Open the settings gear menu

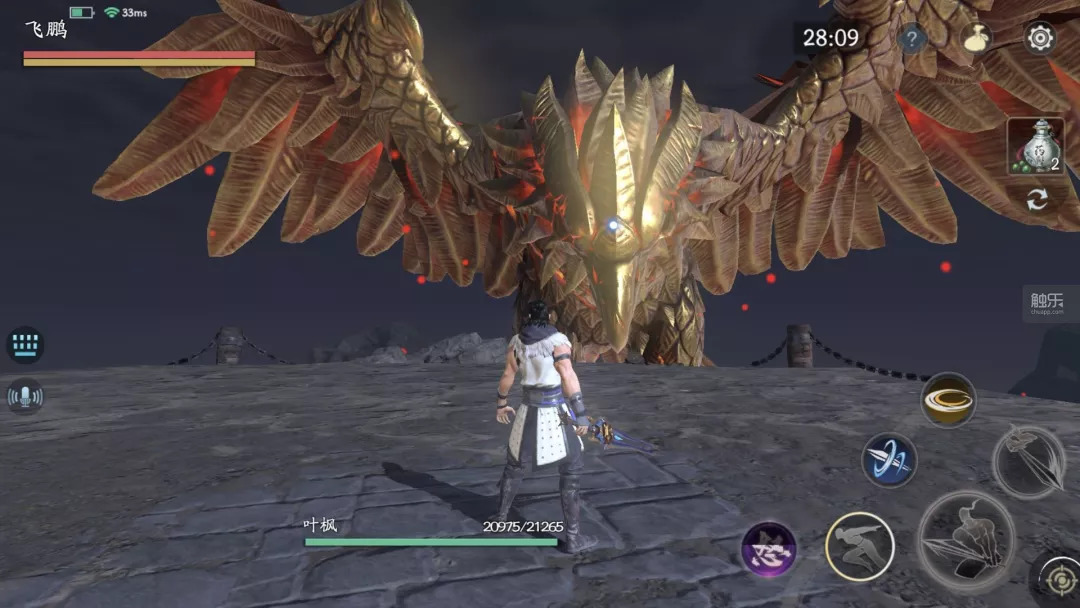tap(1040, 39)
